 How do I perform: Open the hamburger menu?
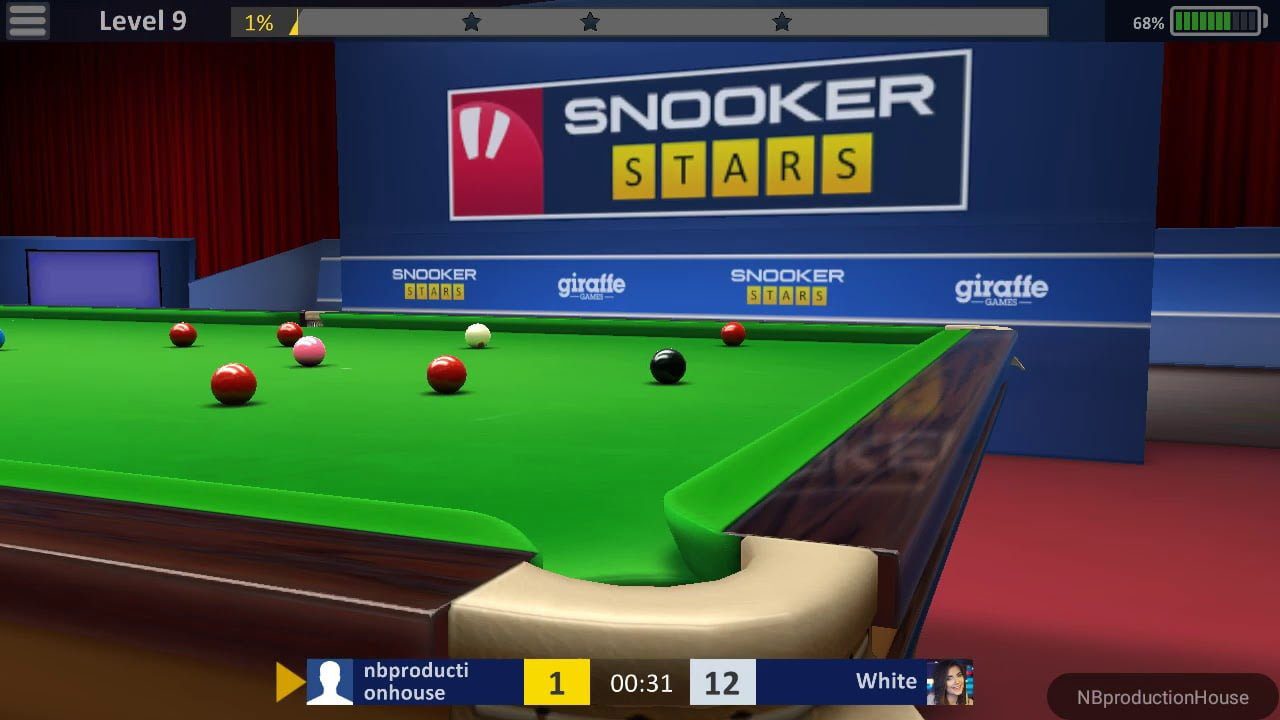tap(27, 20)
